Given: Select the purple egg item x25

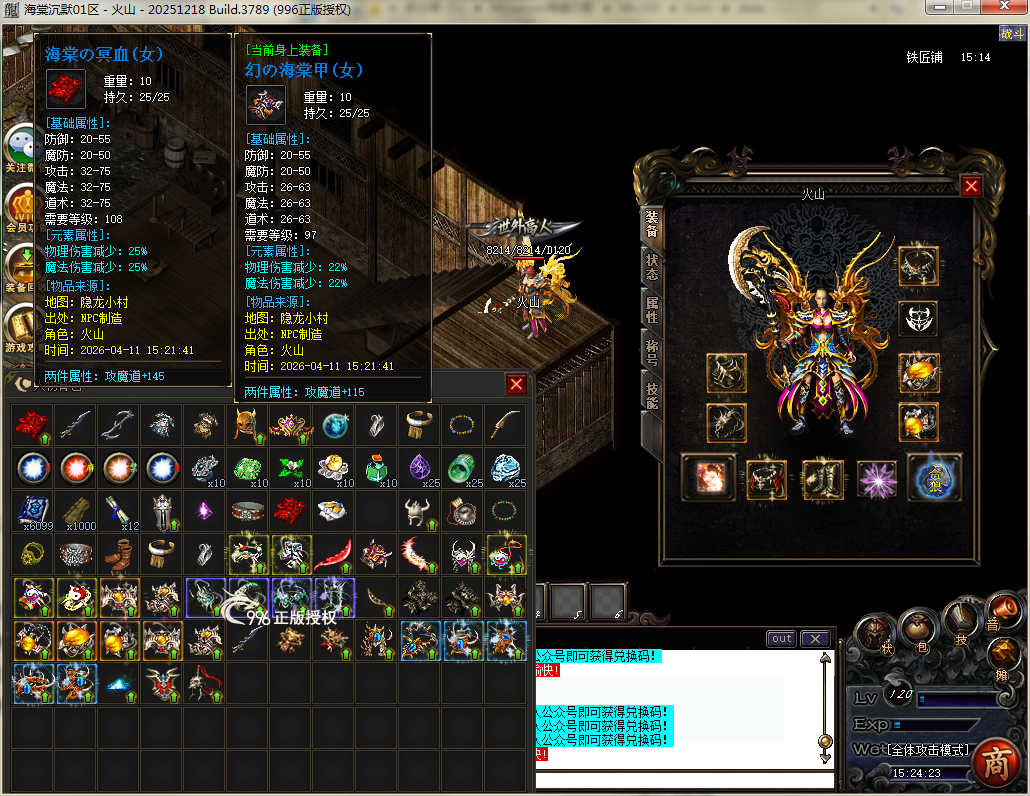Looking at the screenshot, I should point(420,467).
